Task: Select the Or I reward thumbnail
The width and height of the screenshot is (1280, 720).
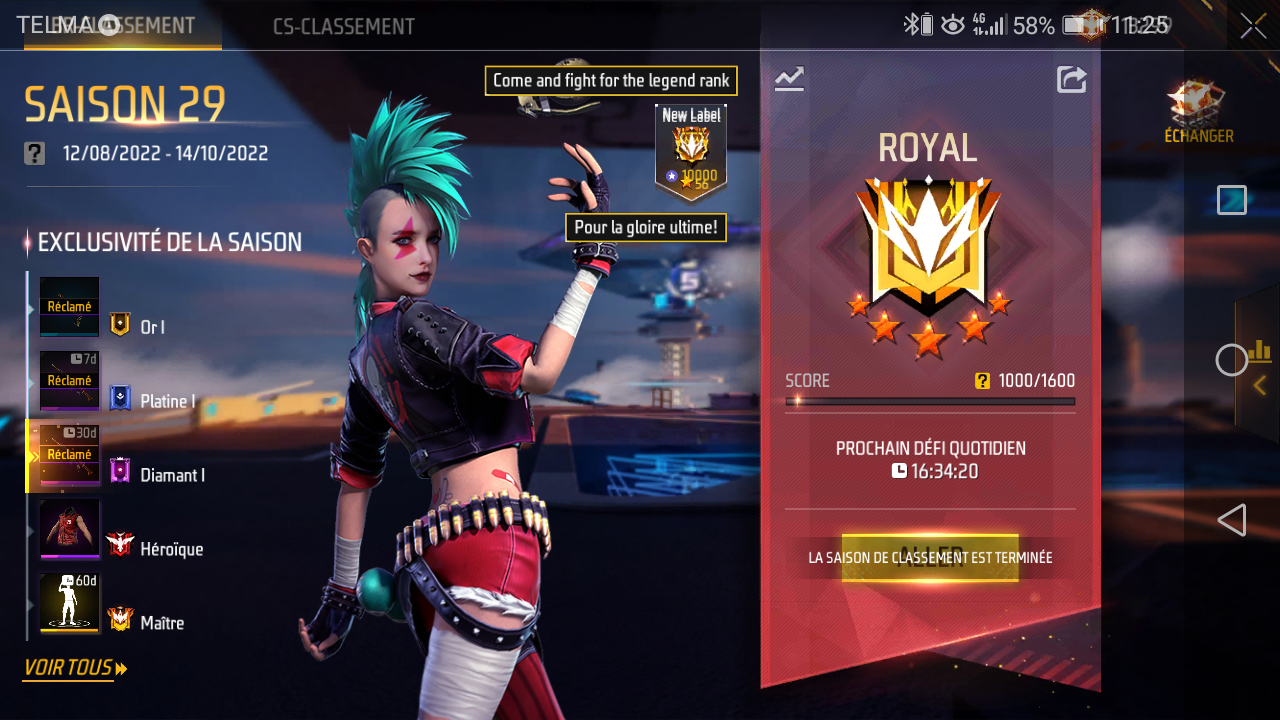Action: coord(69,306)
